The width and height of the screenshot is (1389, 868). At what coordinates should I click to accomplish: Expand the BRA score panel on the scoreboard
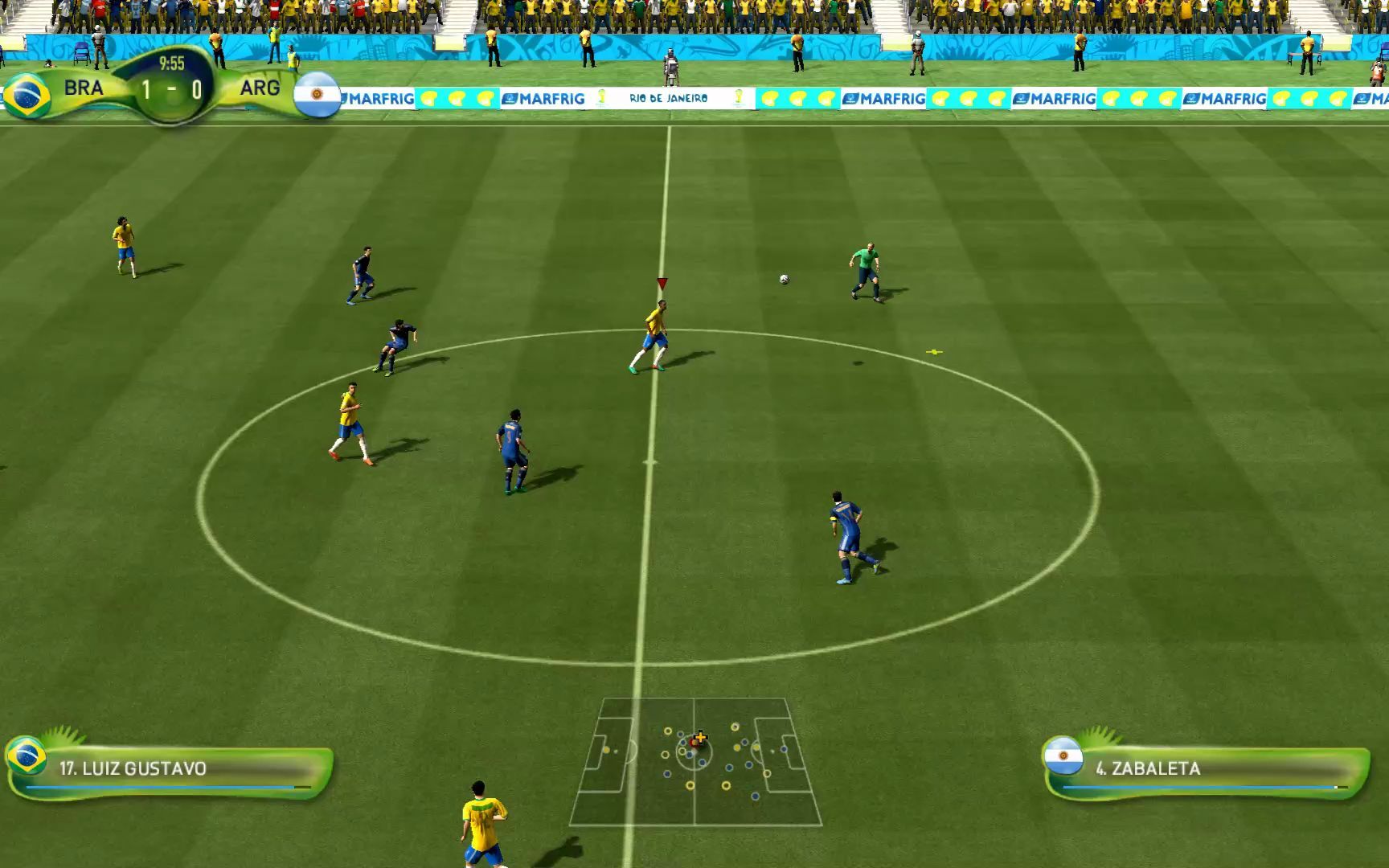pos(83,88)
